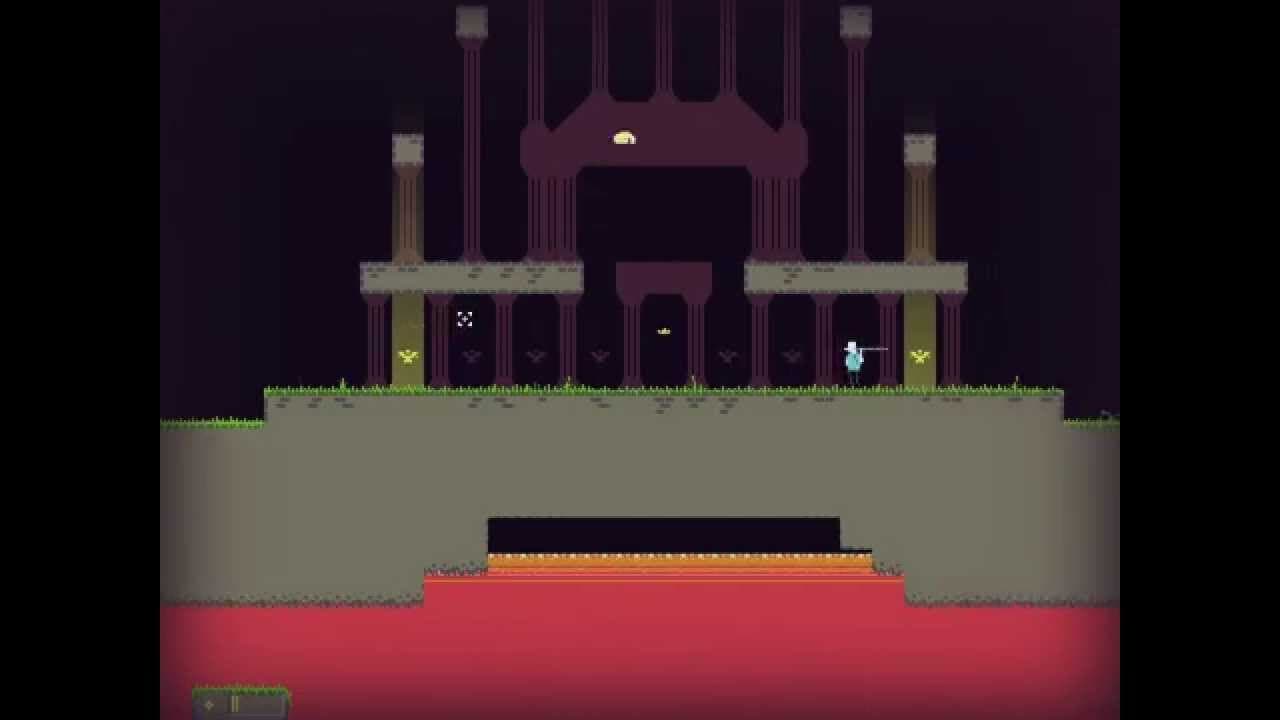Screen dimensions: 1280x720
Task: Click the yellow bird on the left pillar
Action: (x=407, y=357)
